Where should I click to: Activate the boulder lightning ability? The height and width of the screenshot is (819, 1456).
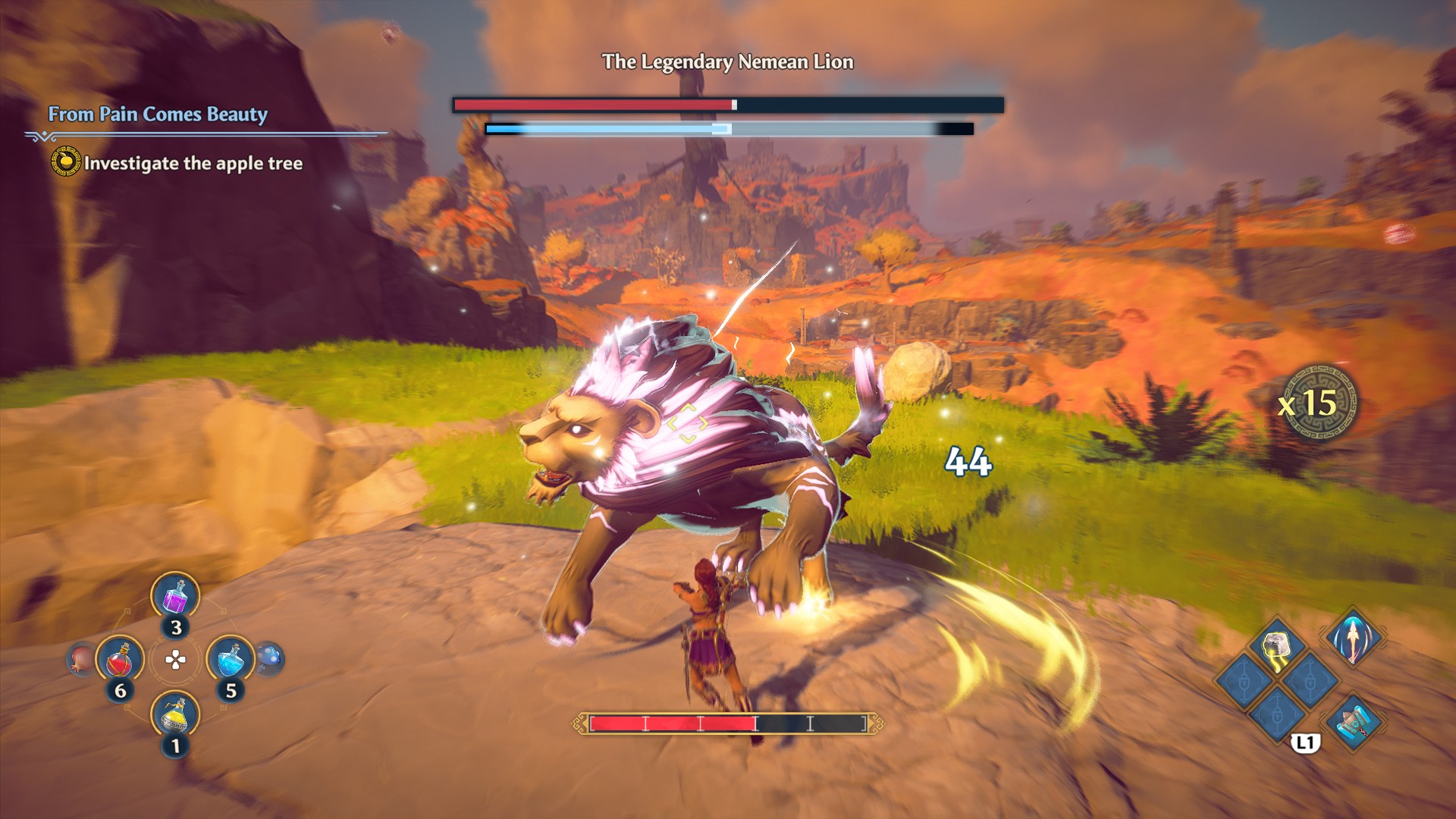click(1278, 647)
